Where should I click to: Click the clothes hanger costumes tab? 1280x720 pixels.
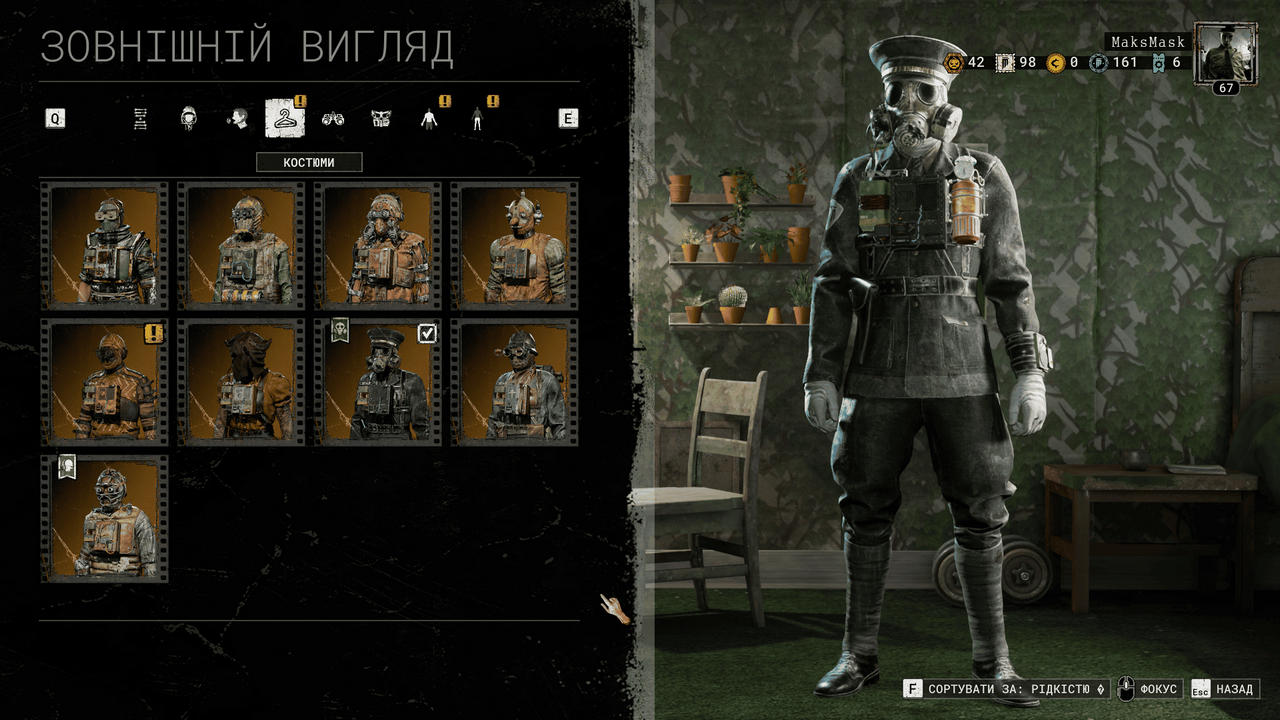(x=284, y=119)
